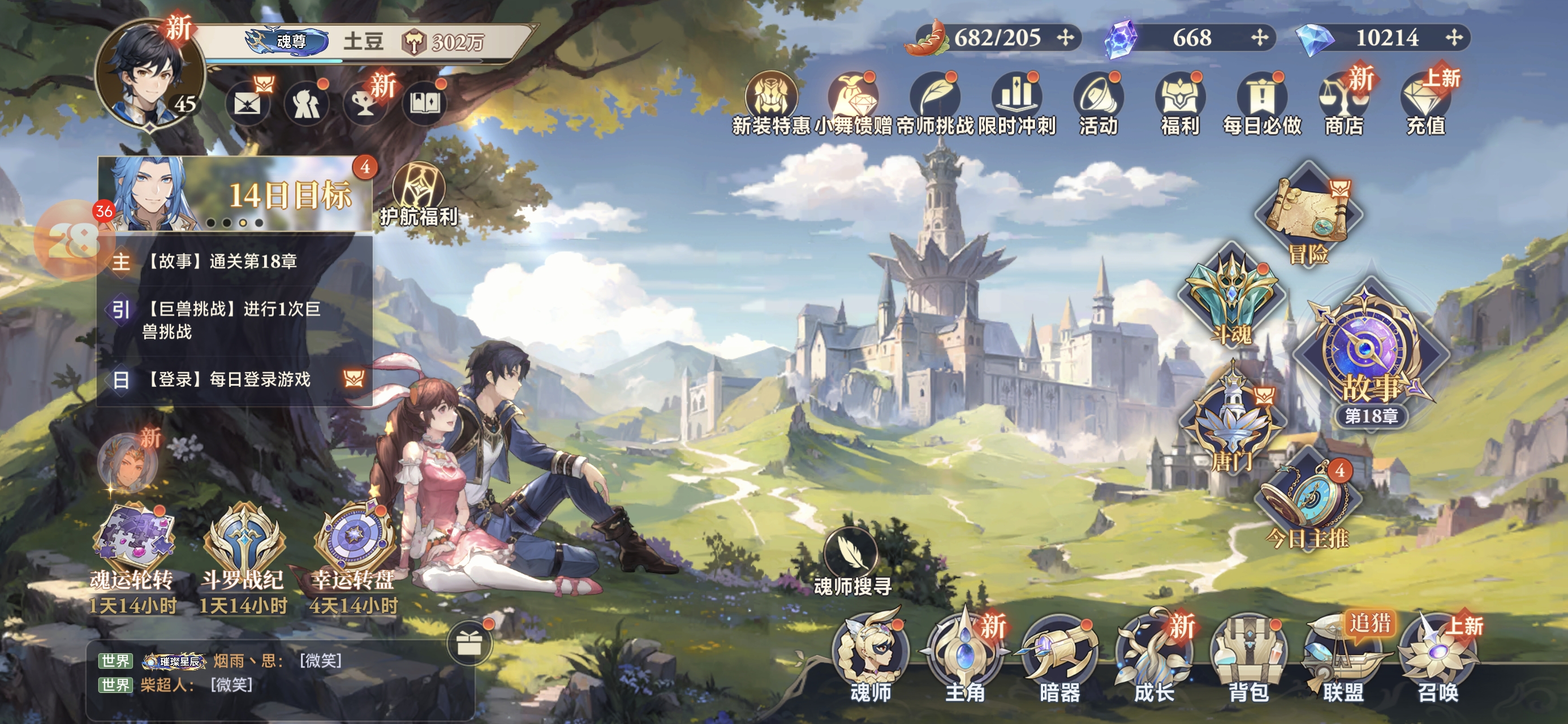Enter the 斗魂 battle arena
The height and width of the screenshot is (724, 1568).
coord(1231,299)
